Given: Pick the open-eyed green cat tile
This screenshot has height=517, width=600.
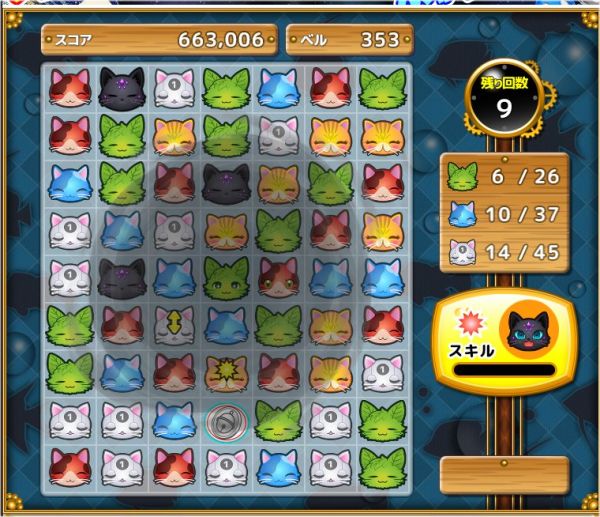Looking at the screenshot, I should 226,279.
